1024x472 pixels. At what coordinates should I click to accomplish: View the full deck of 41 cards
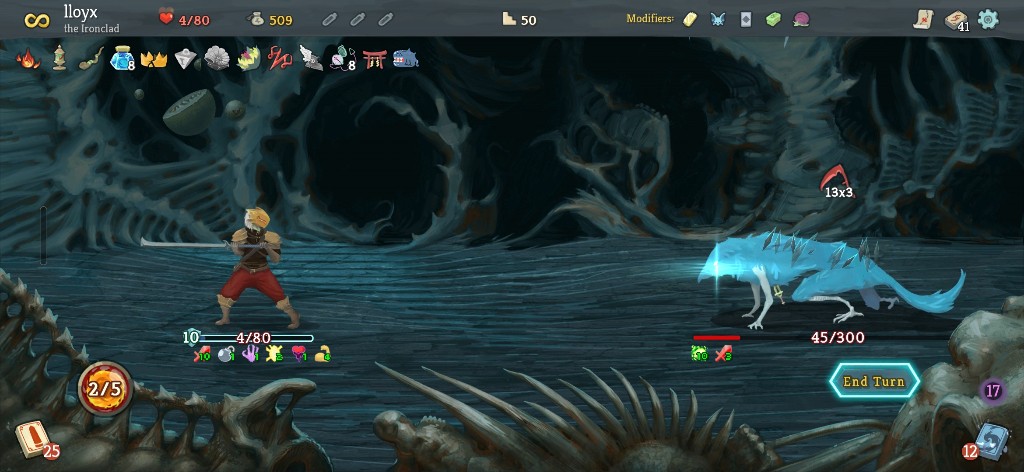pos(956,20)
